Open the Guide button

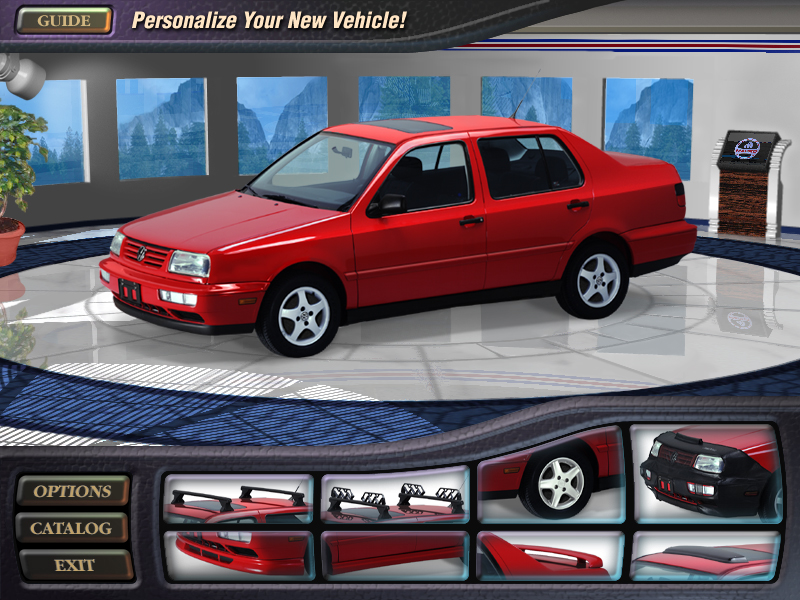pos(64,20)
